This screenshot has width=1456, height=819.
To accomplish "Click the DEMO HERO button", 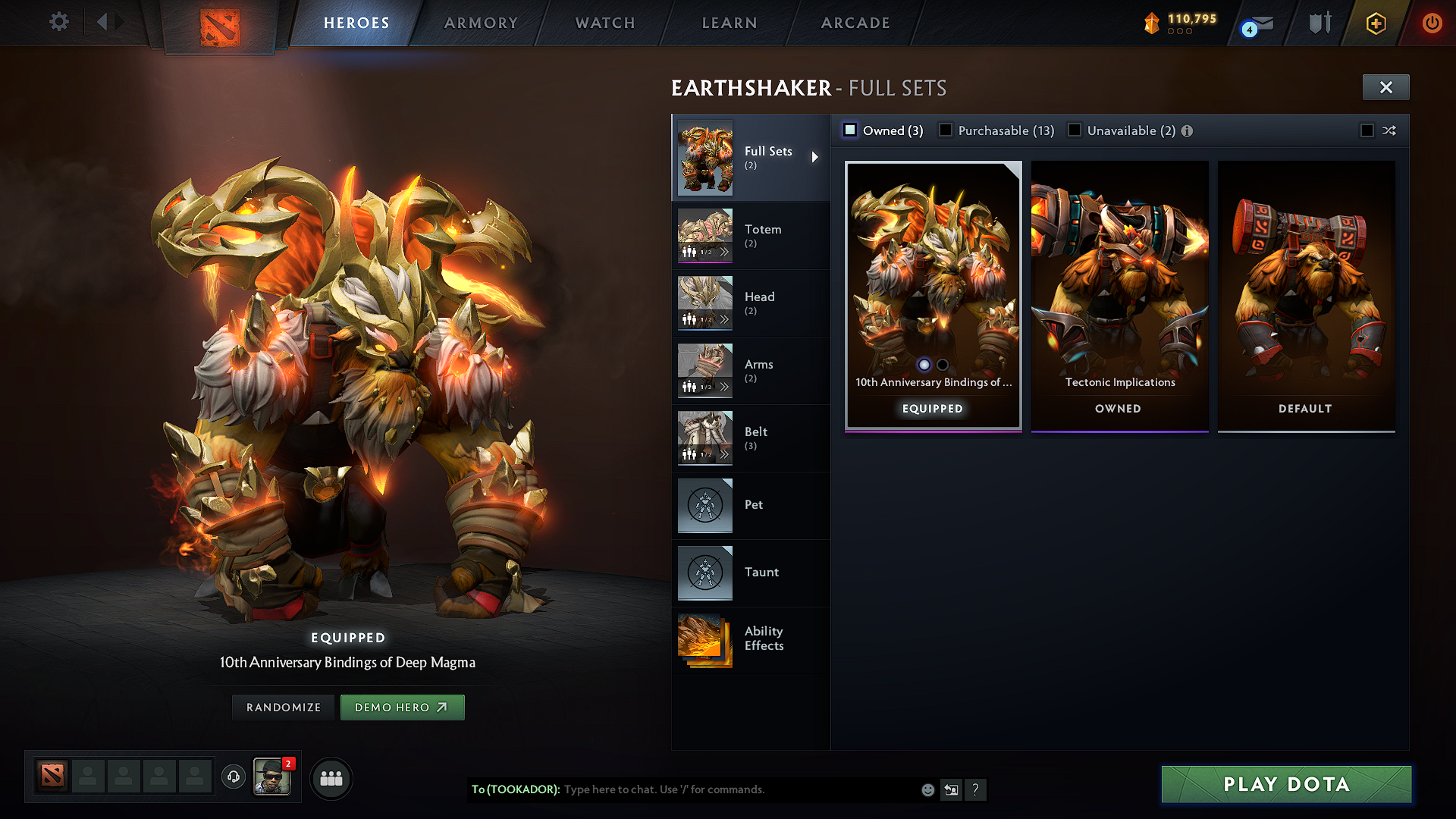I will (402, 707).
